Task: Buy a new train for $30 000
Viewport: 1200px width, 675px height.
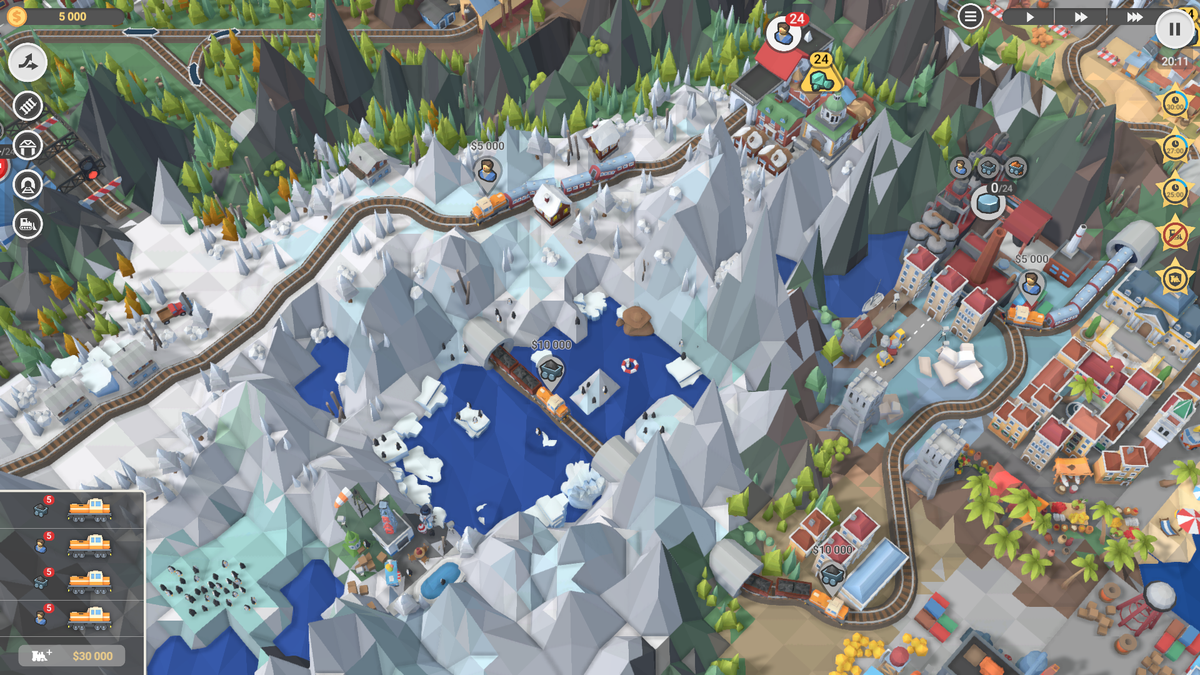Action: coord(72,656)
